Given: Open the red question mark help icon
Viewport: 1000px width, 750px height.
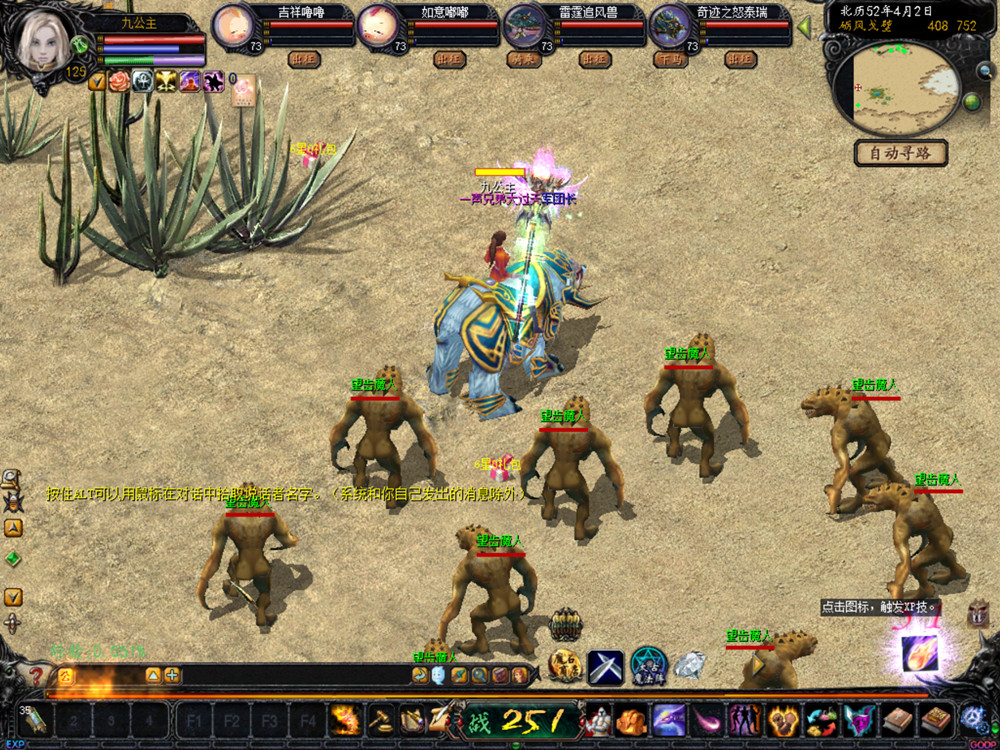Looking at the screenshot, I should pos(37,676).
